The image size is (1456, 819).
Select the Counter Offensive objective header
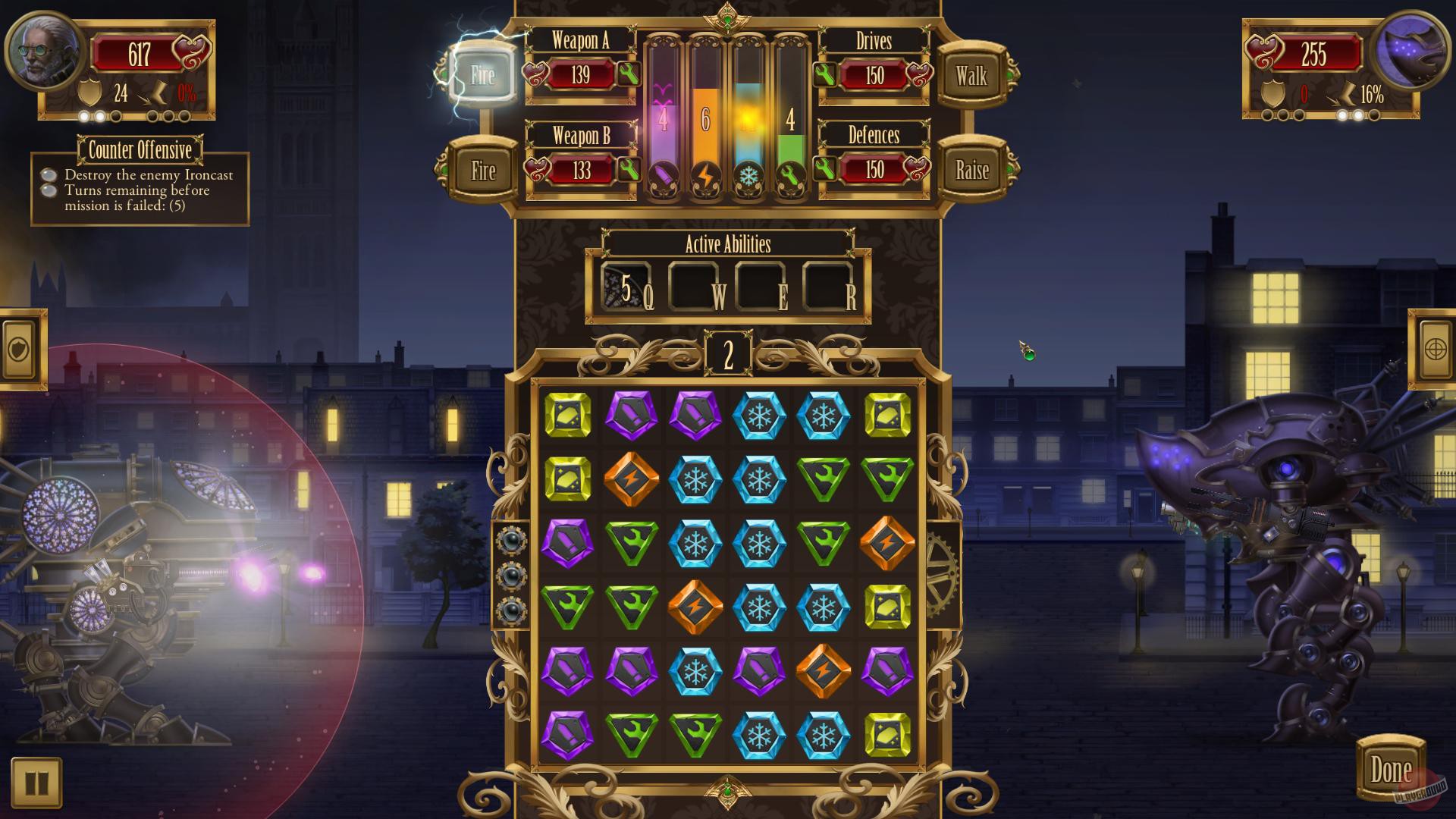pos(140,150)
